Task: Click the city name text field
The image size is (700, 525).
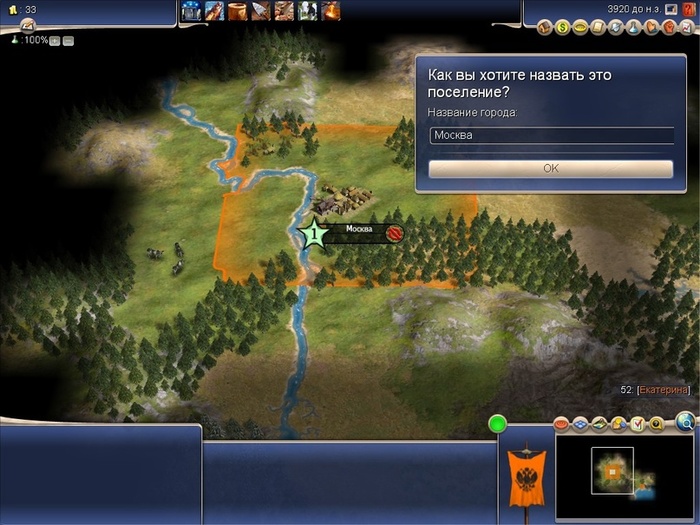Action: (550, 135)
